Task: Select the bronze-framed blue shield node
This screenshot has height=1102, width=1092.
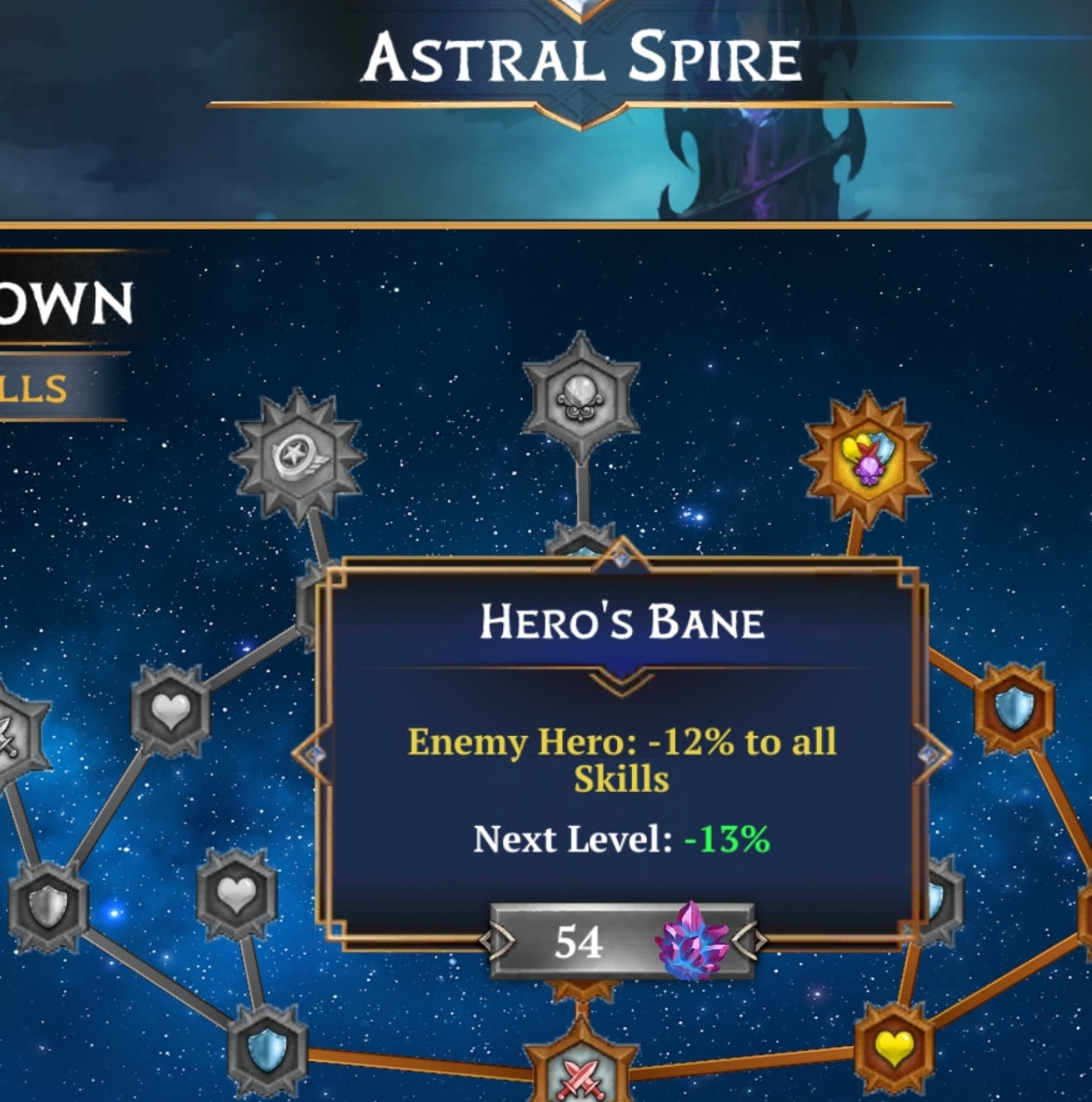Action: 1014,710
